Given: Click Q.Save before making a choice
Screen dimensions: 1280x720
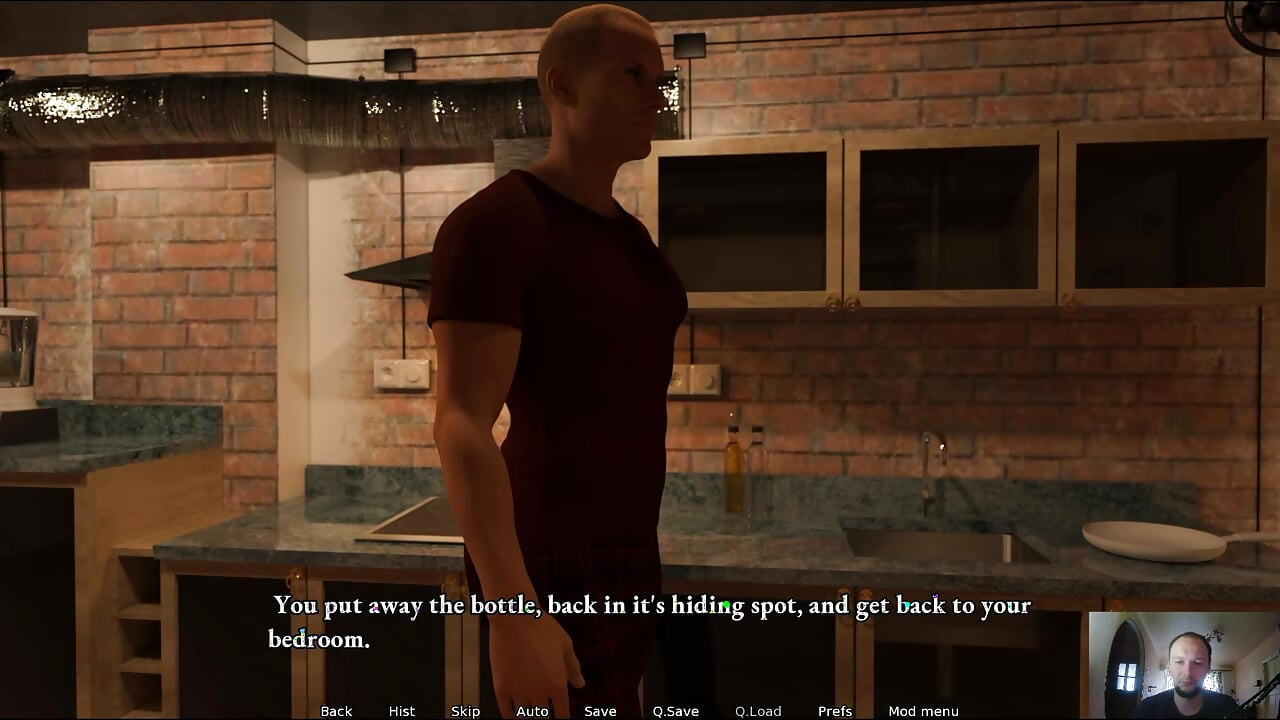Looking at the screenshot, I should [676, 710].
